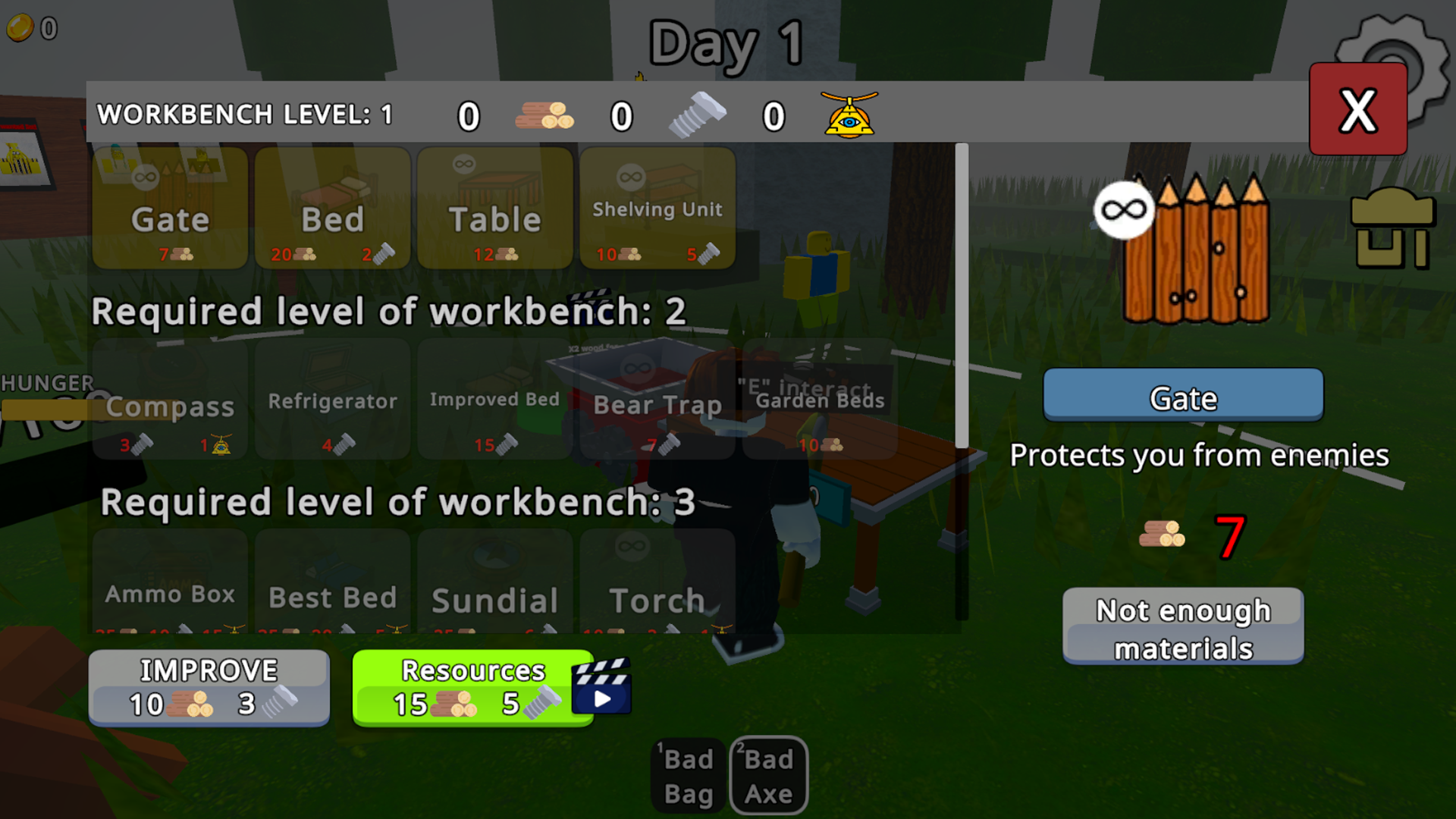Select the Bed crafting recipe
This screenshot has width=1456, height=819.
pyautogui.click(x=332, y=209)
